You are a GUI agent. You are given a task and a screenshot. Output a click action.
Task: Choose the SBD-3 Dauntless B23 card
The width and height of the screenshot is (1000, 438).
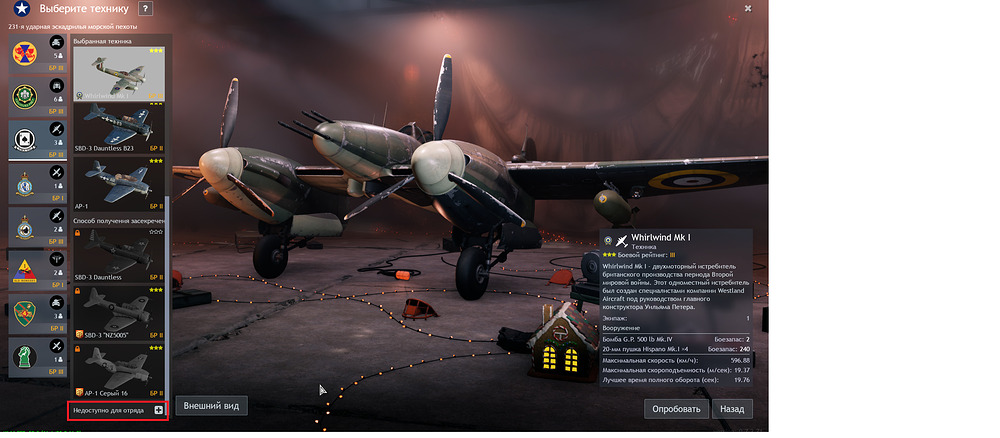coord(119,129)
